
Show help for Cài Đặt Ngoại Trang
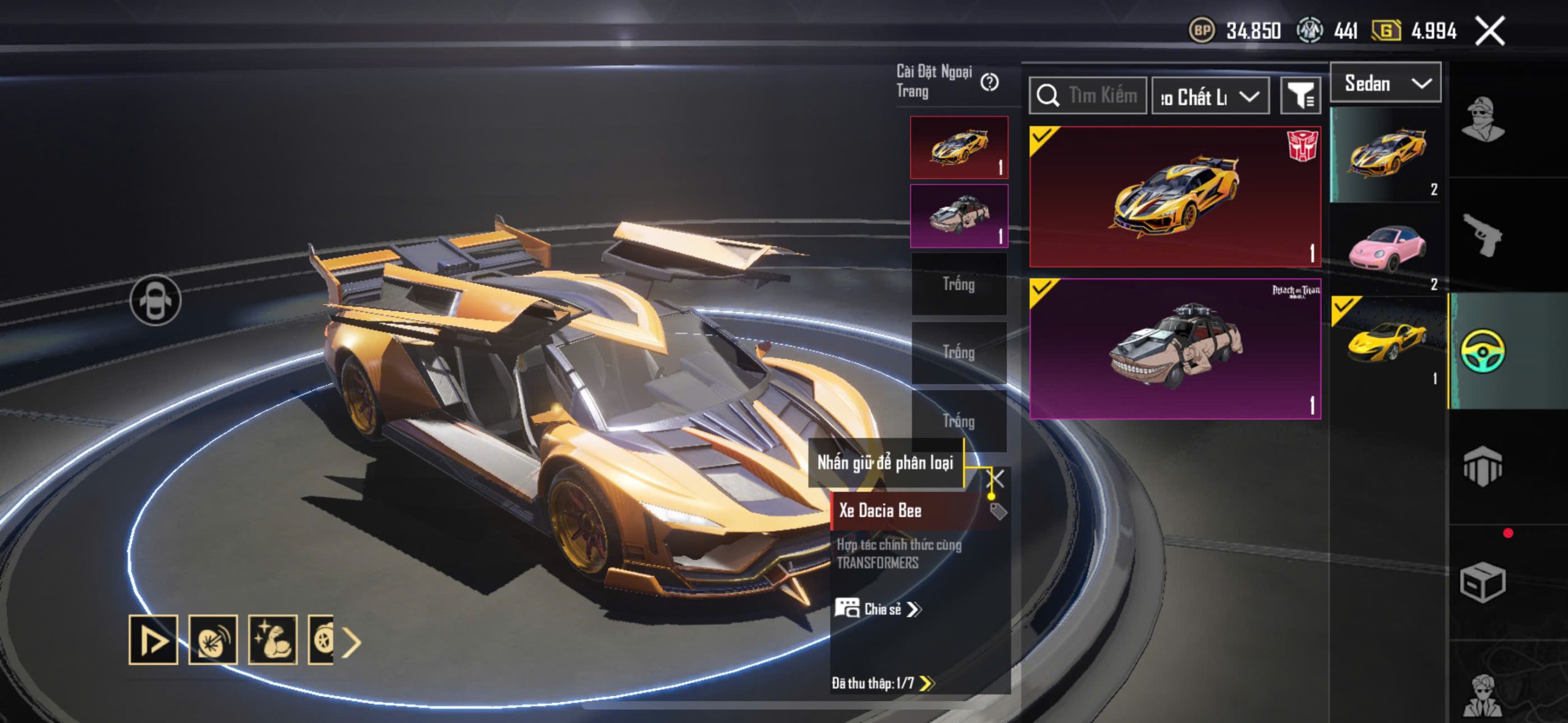tap(989, 82)
